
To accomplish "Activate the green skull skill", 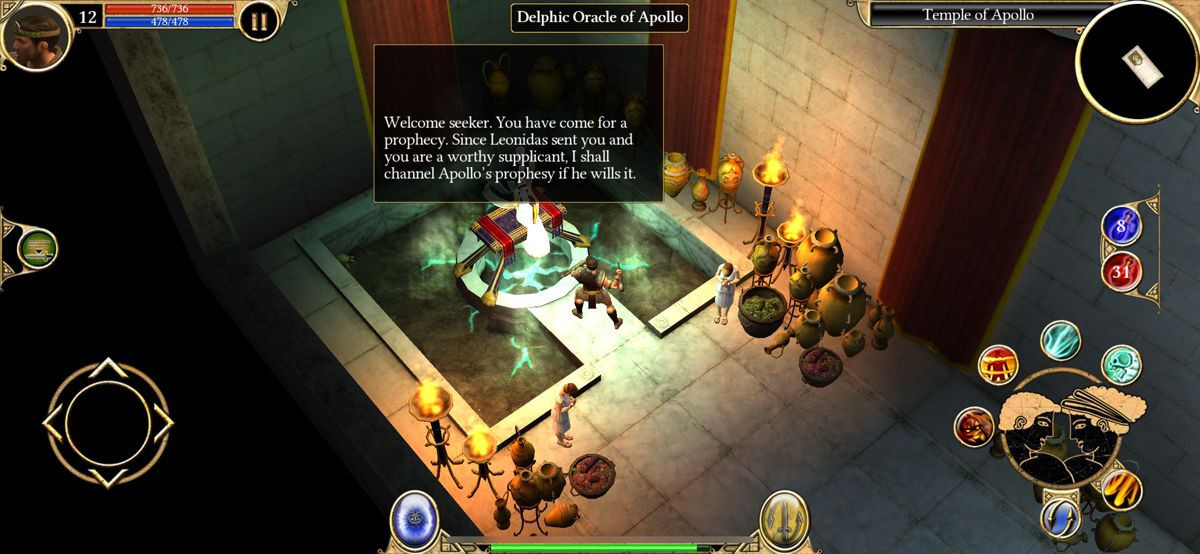I will [x=1120, y=365].
